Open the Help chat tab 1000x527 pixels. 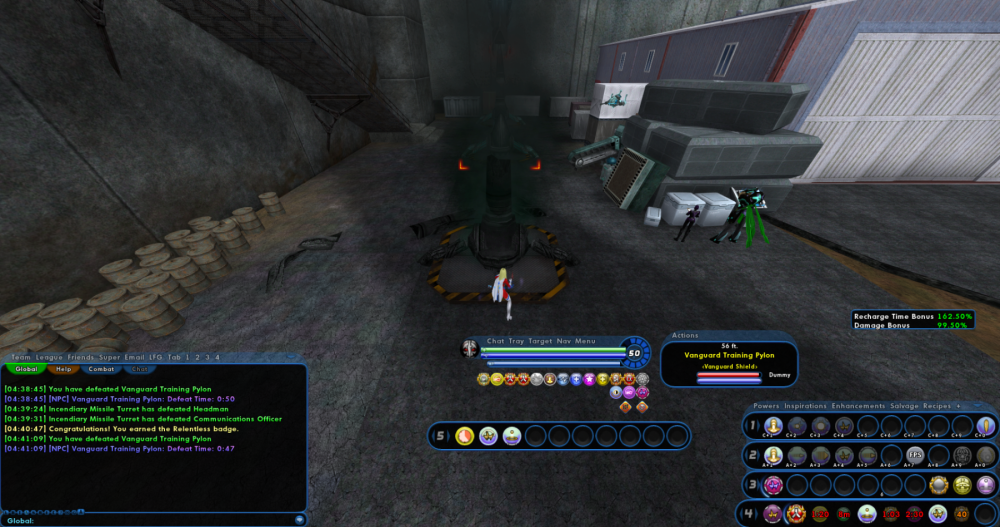(x=63, y=369)
